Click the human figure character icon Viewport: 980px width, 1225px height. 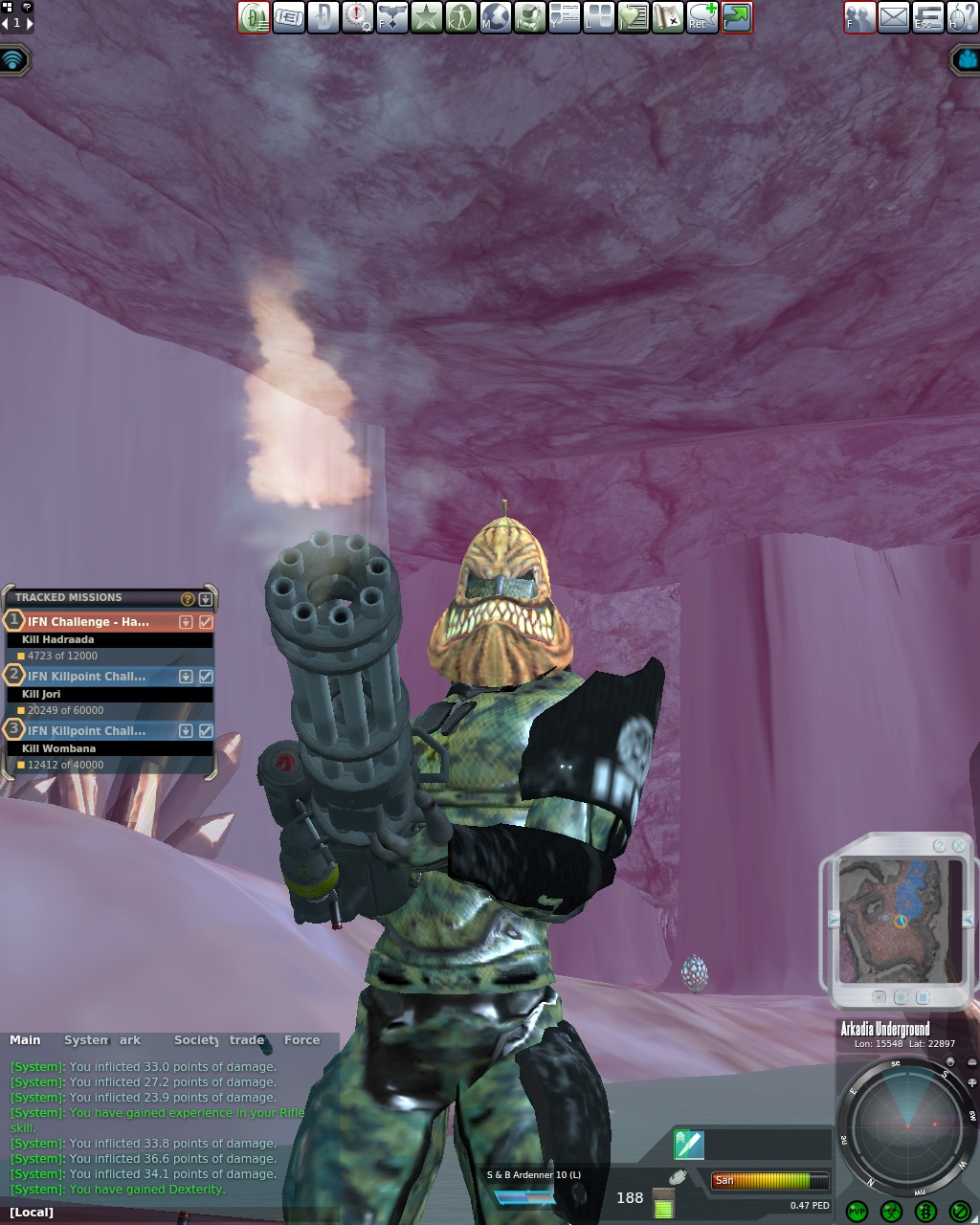(461, 17)
